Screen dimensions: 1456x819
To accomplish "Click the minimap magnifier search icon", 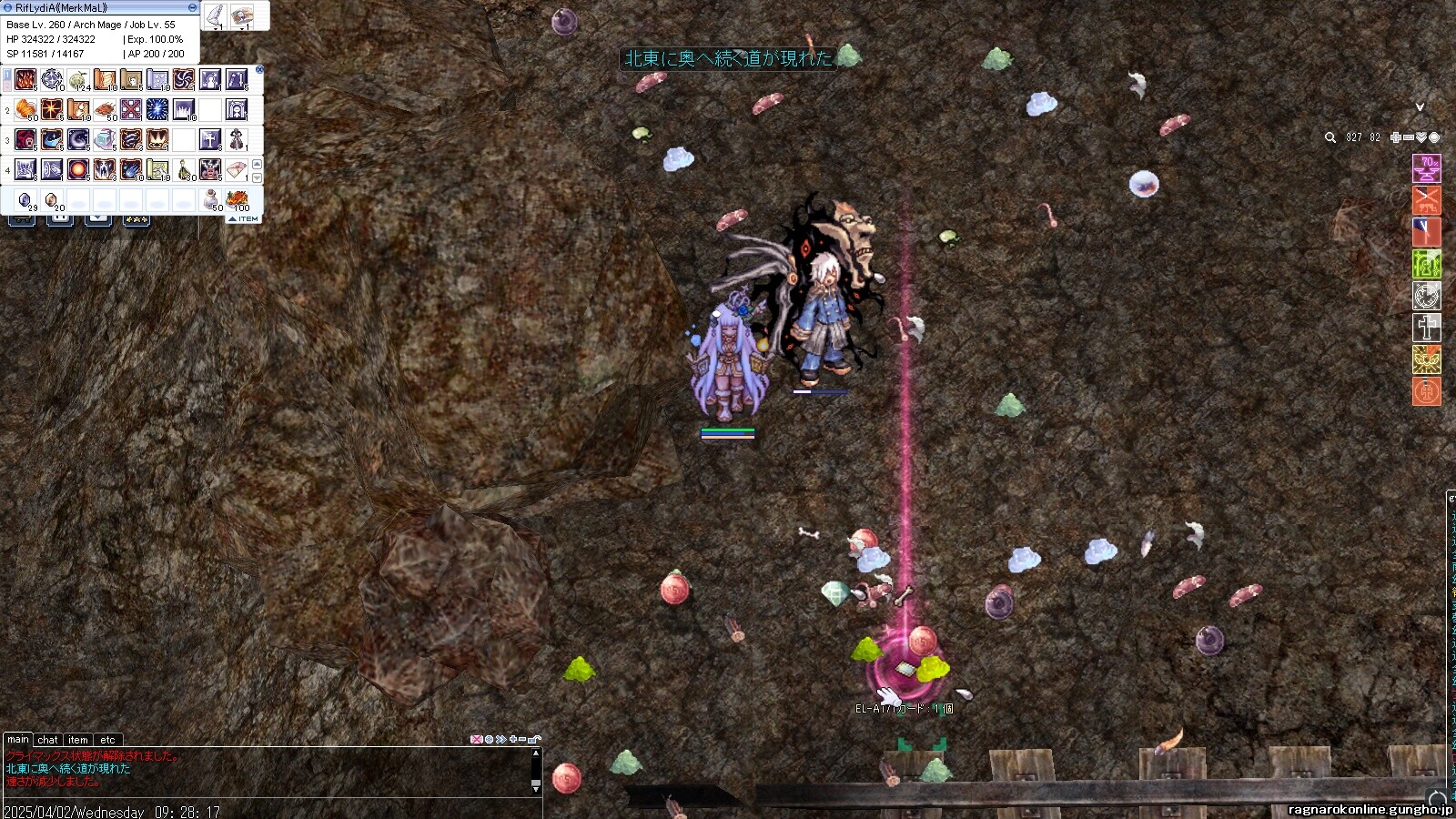I will click(x=1330, y=137).
